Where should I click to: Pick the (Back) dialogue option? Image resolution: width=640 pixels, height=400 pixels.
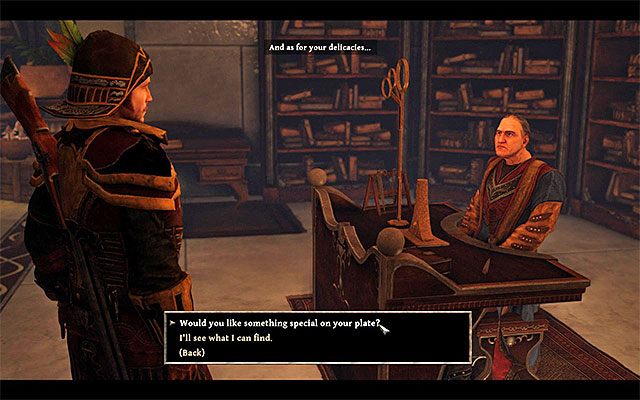point(194,353)
